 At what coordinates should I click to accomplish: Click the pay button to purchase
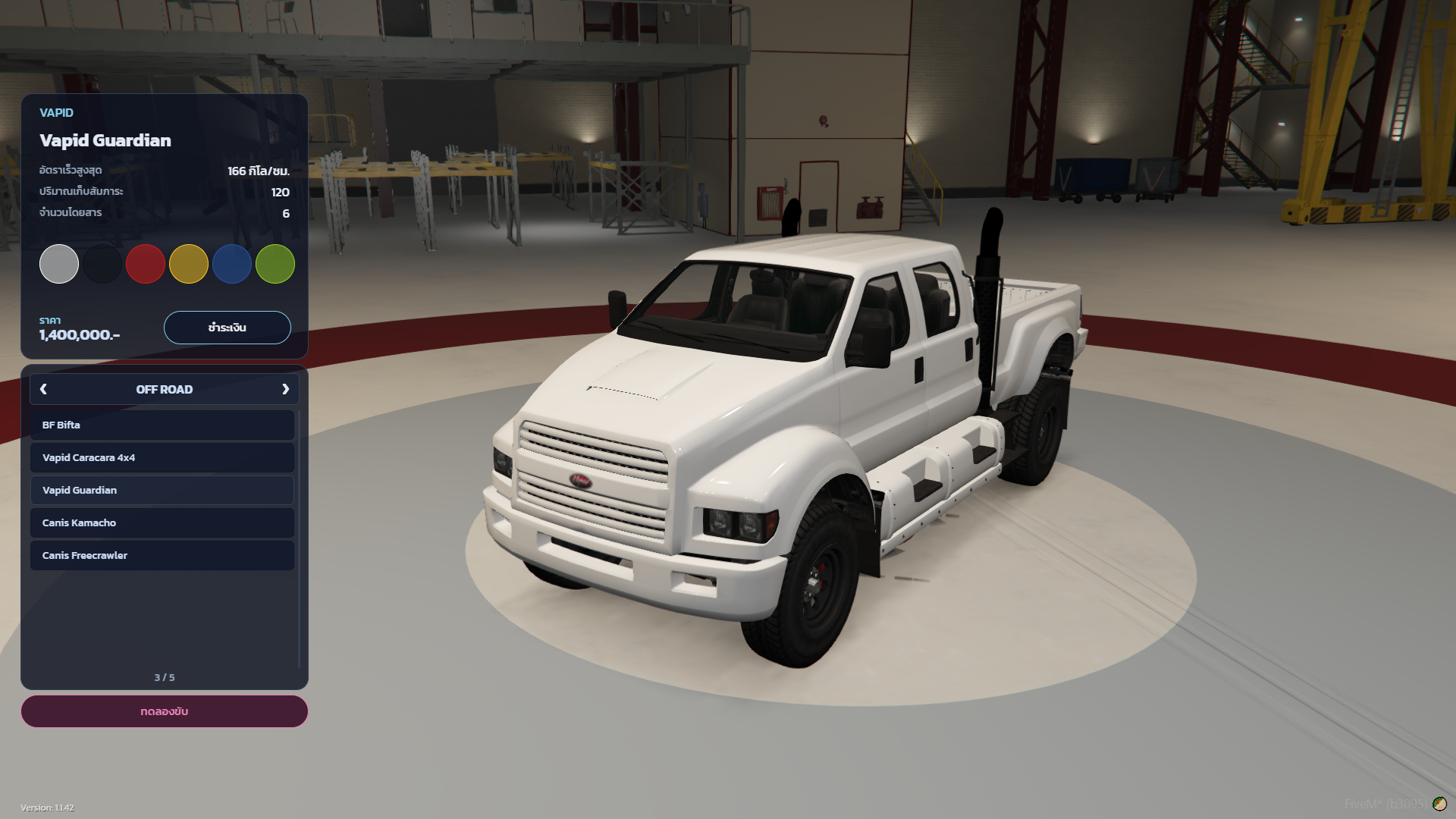click(227, 328)
